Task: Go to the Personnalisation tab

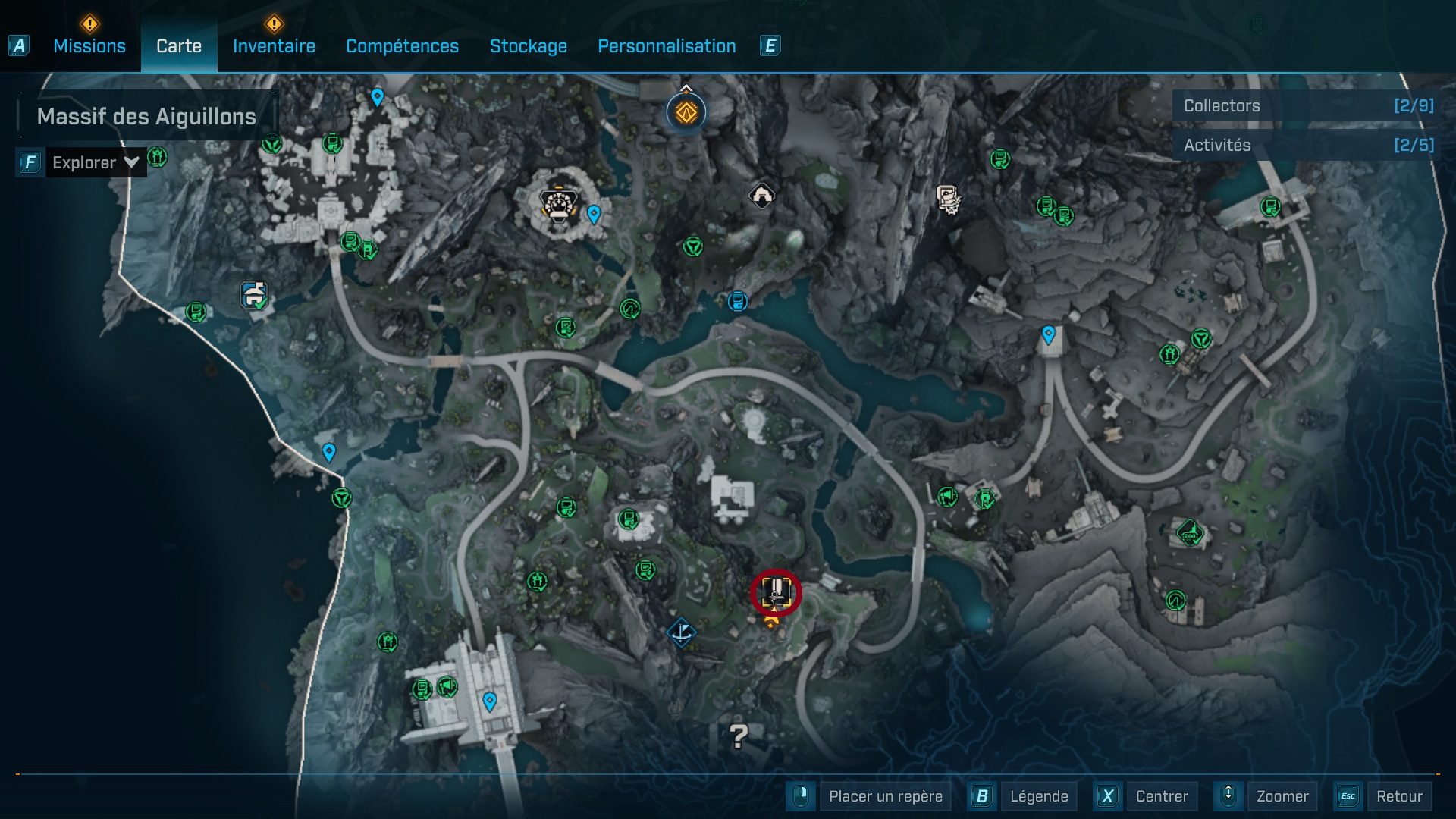Action: pyautogui.click(x=667, y=46)
